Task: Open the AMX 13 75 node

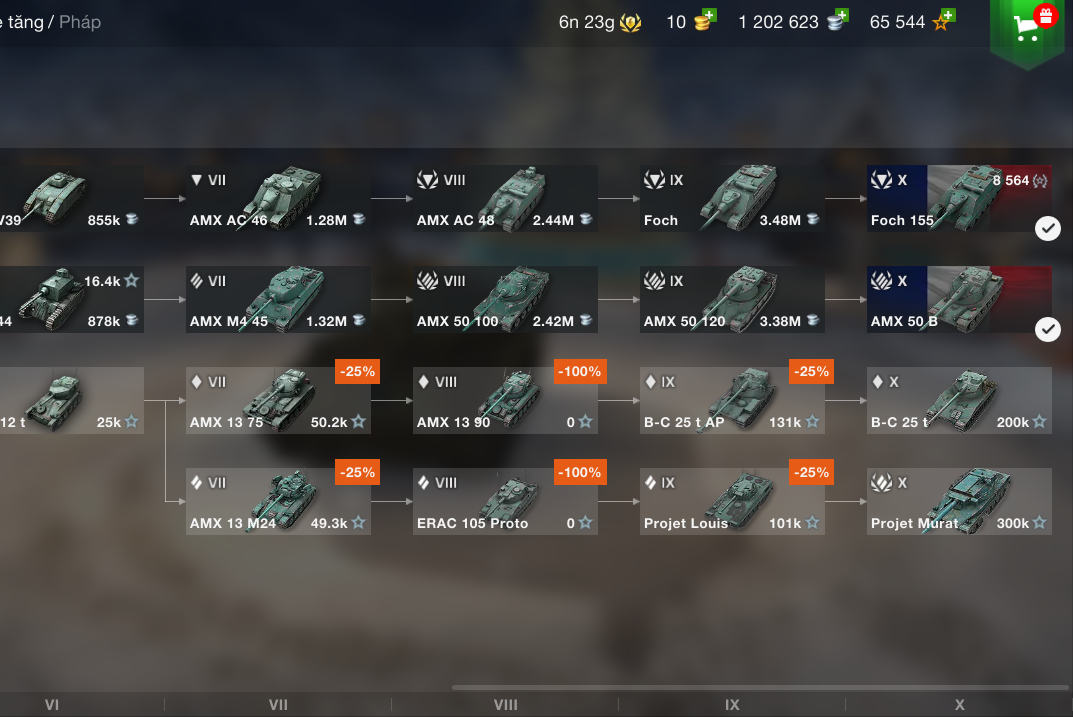Action: click(278, 401)
